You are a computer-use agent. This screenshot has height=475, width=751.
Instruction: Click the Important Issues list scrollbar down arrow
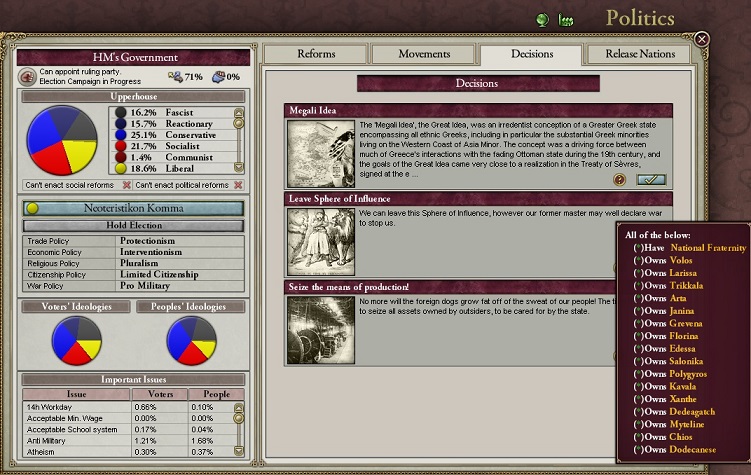pyautogui.click(x=239, y=451)
